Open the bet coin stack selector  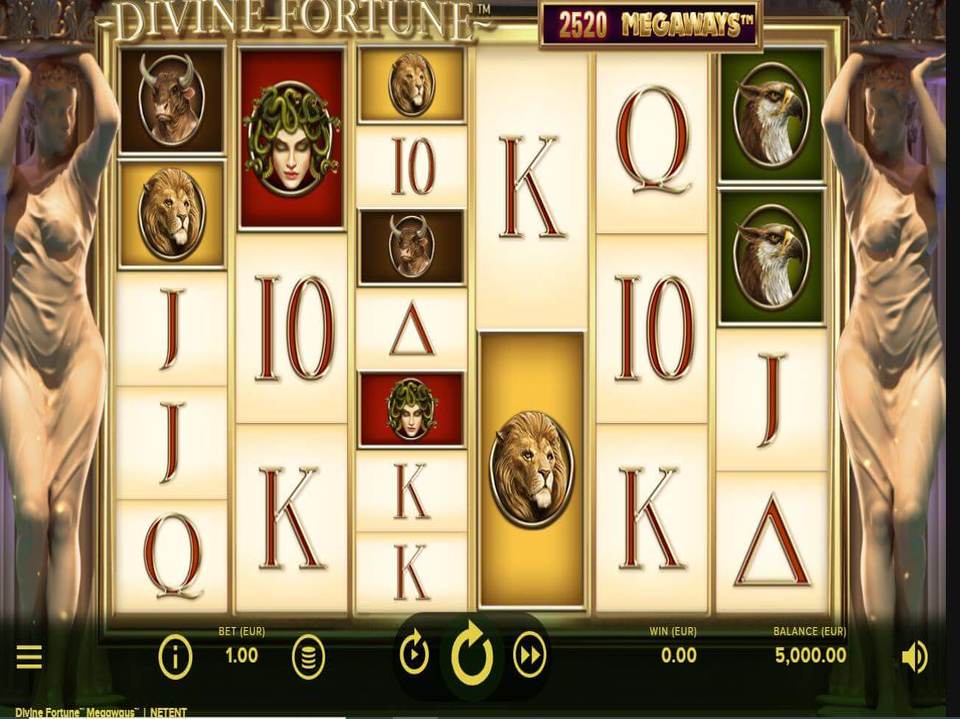308,657
